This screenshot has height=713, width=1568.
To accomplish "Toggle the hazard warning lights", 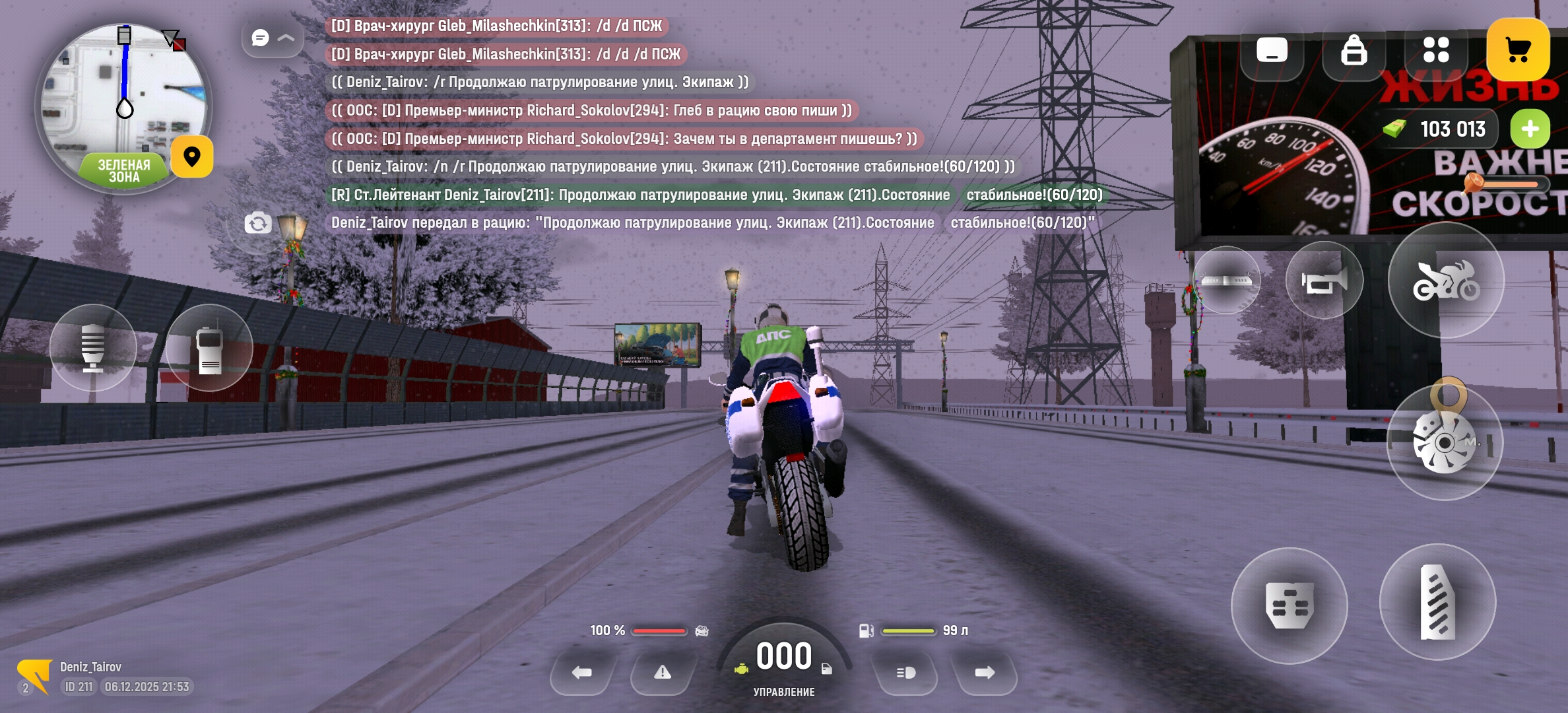I will coord(663,673).
